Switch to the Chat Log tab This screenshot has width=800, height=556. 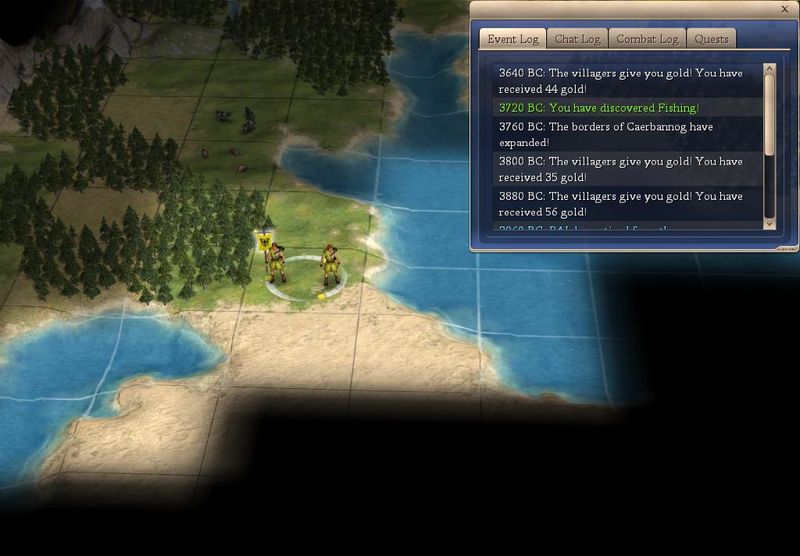pyautogui.click(x=577, y=39)
